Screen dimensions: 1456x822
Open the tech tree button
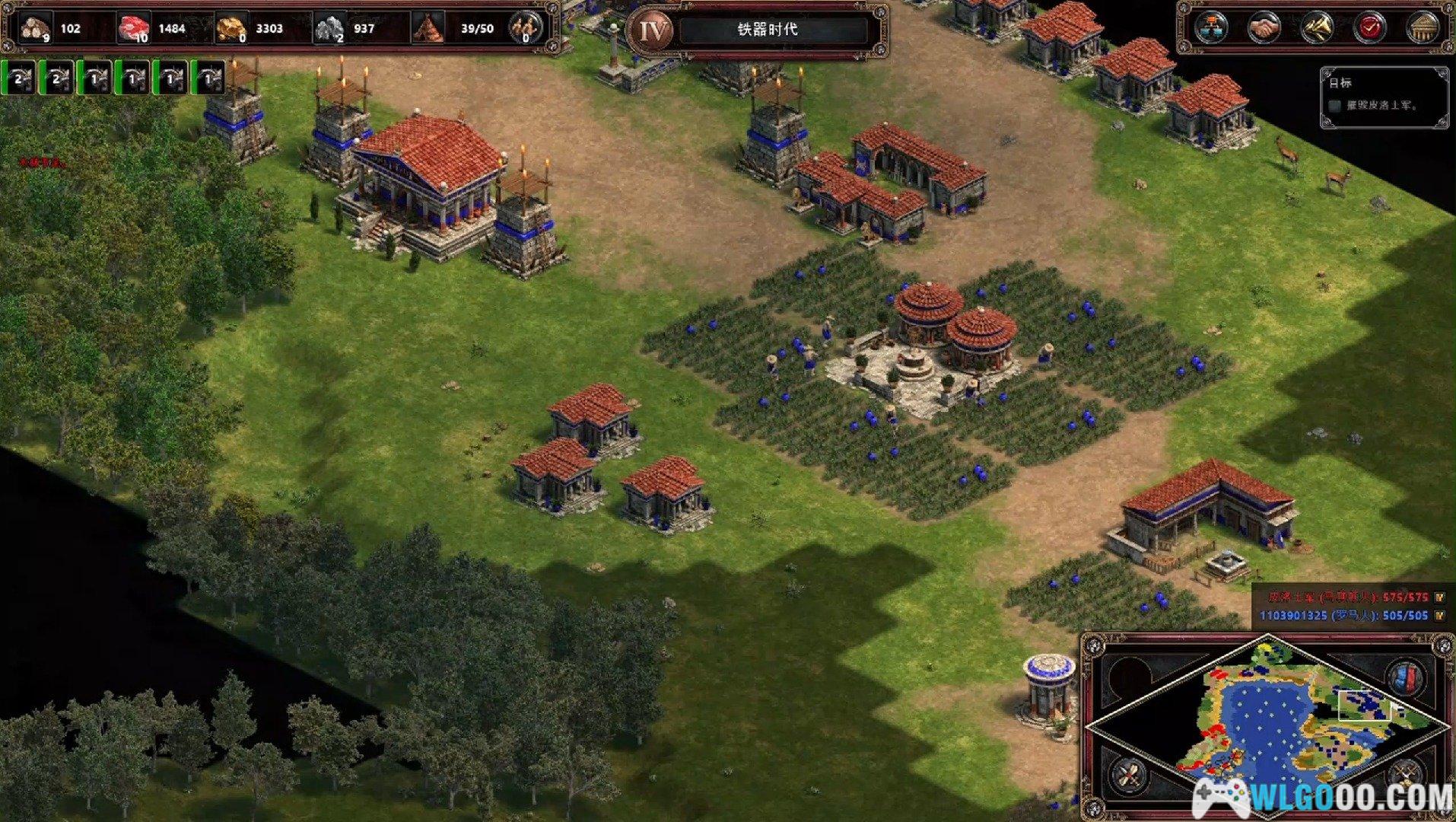pos(1211,29)
